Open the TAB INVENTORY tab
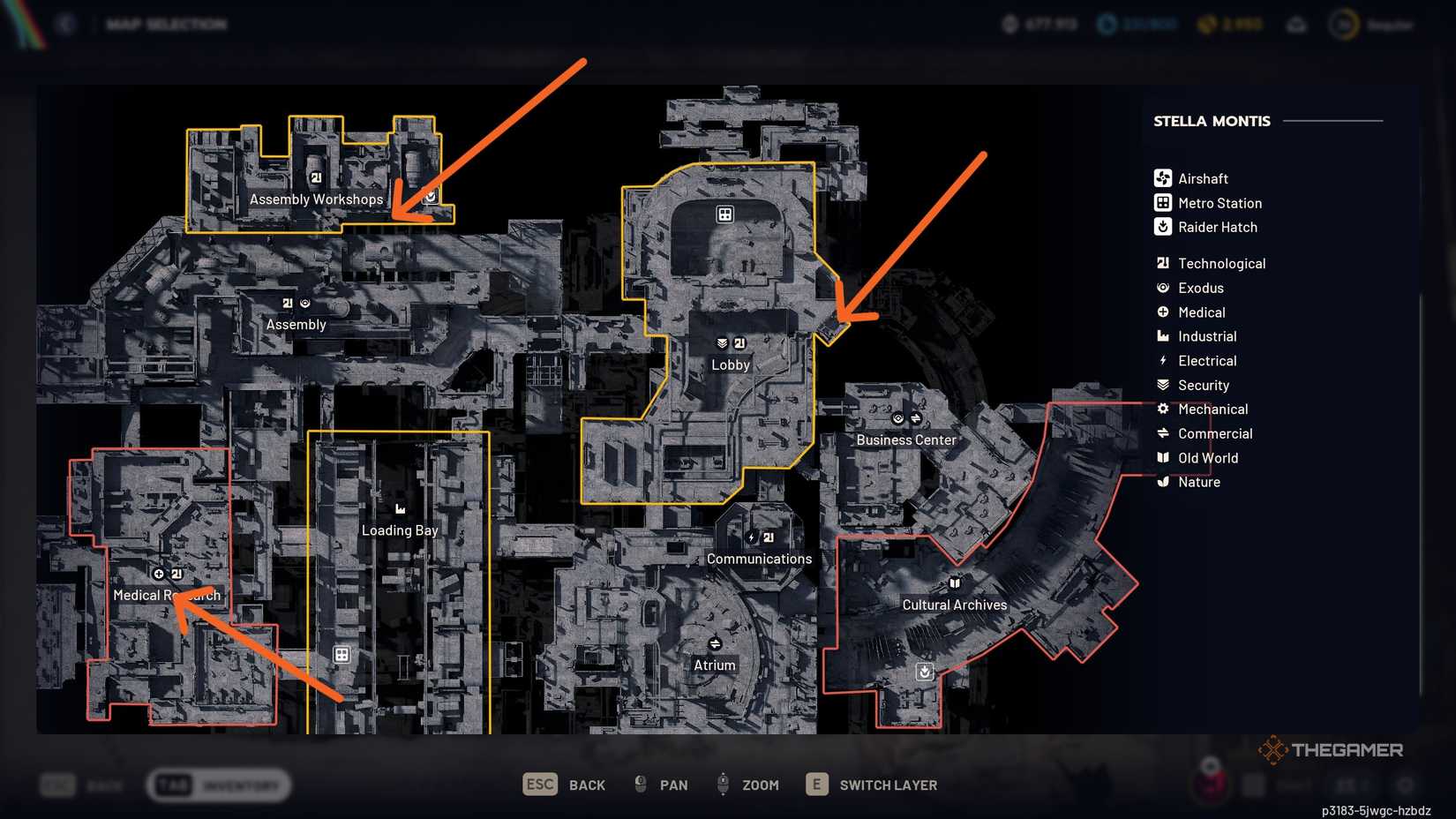 tap(219, 784)
